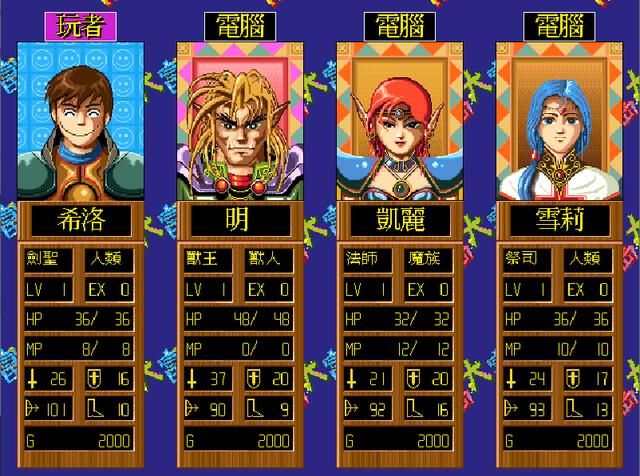Click the 獸人 race box
This screenshot has height=476, width=640.
[269, 260]
